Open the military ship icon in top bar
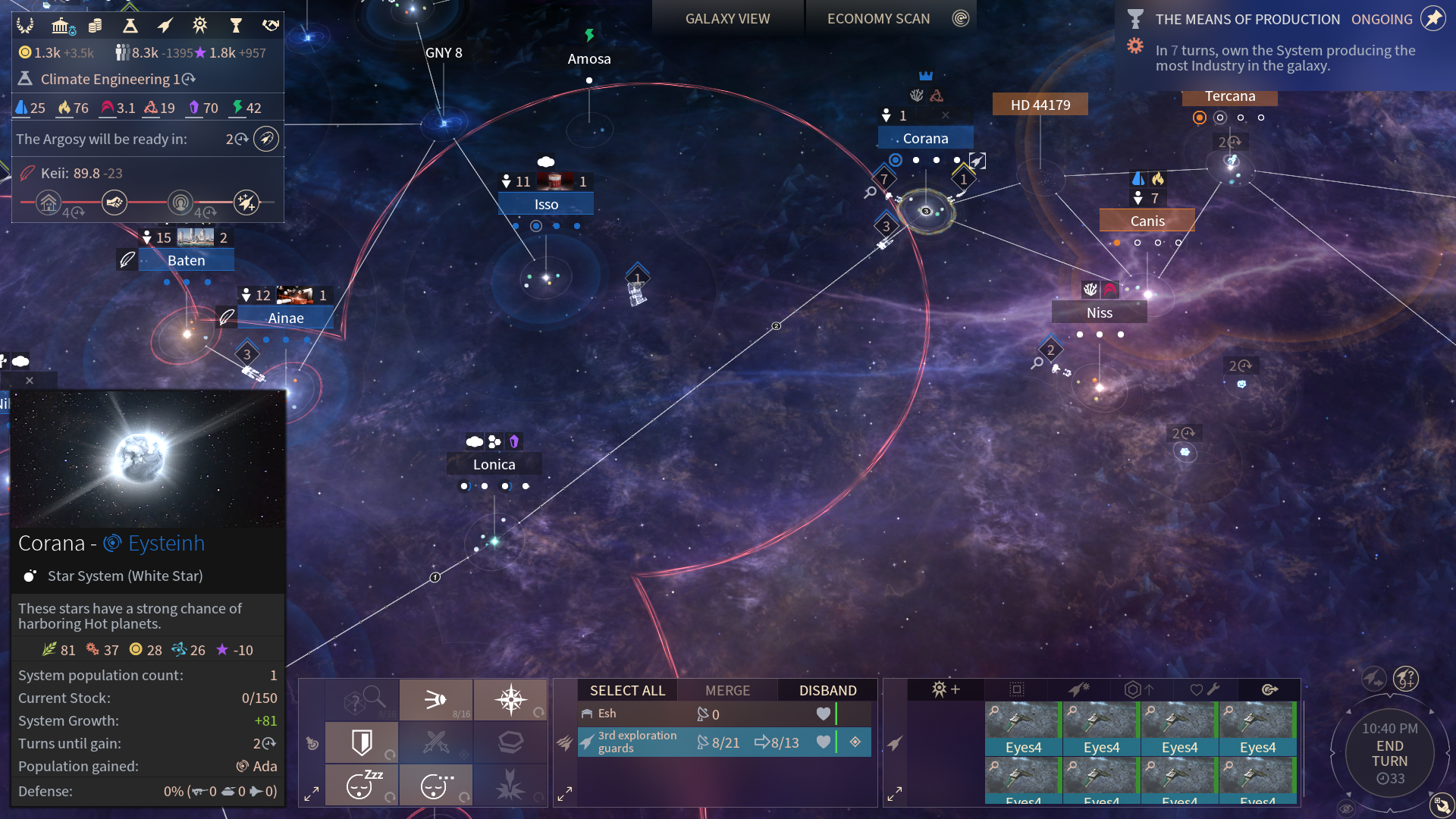The image size is (1456, 819). (x=165, y=26)
